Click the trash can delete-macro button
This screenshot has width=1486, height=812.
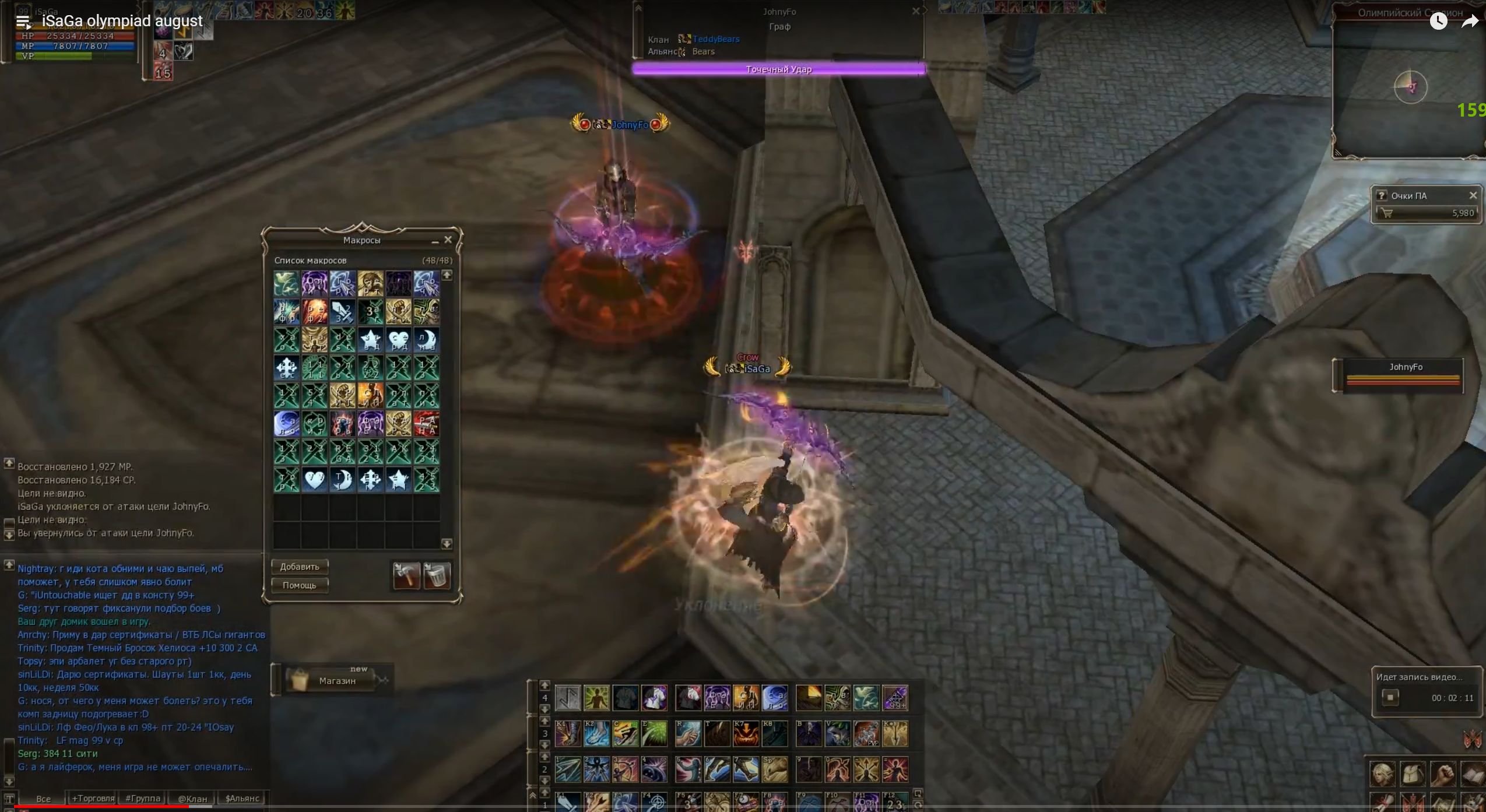(437, 576)
